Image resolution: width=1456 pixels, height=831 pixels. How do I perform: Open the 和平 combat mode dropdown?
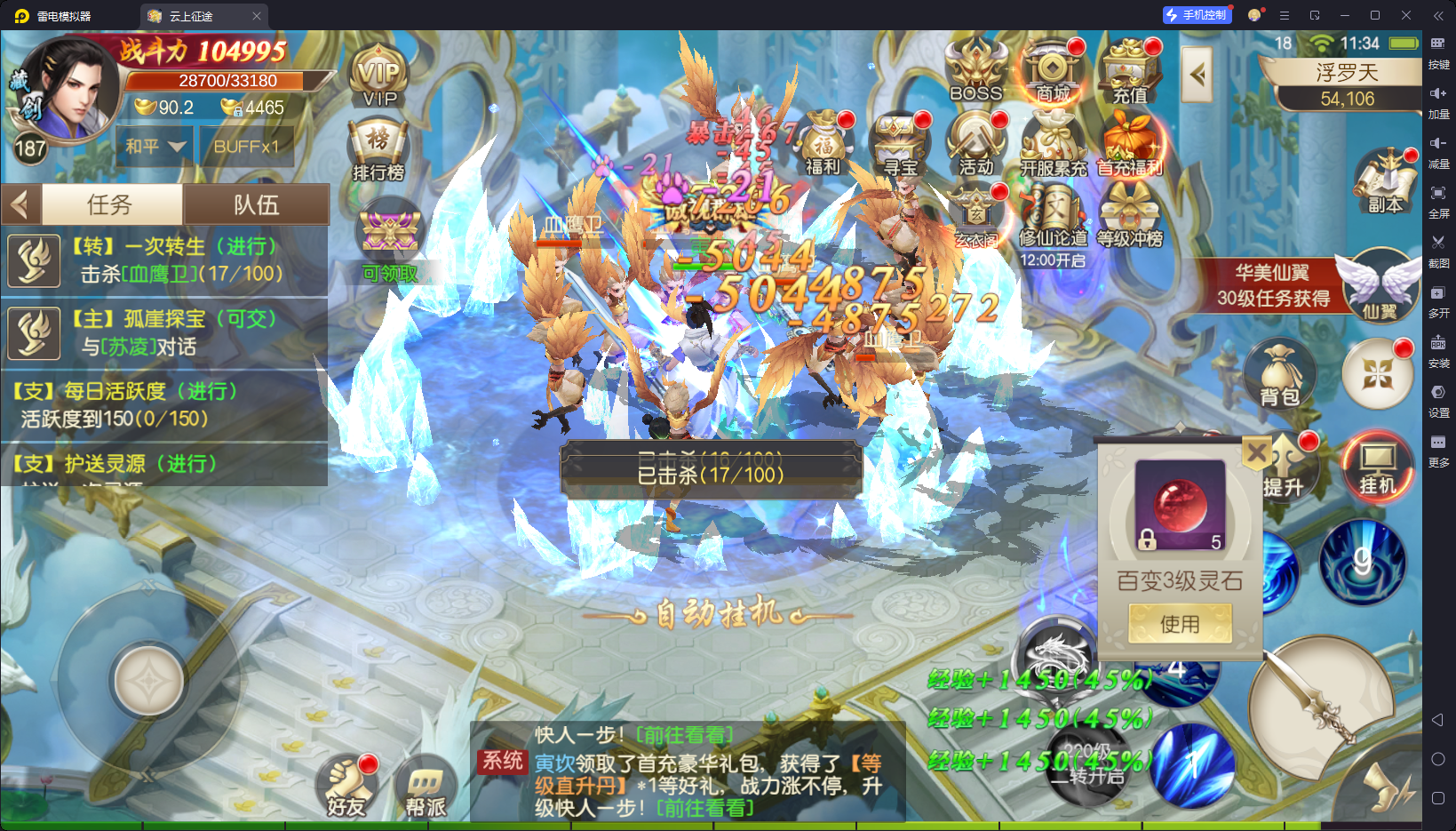[155, 147]
